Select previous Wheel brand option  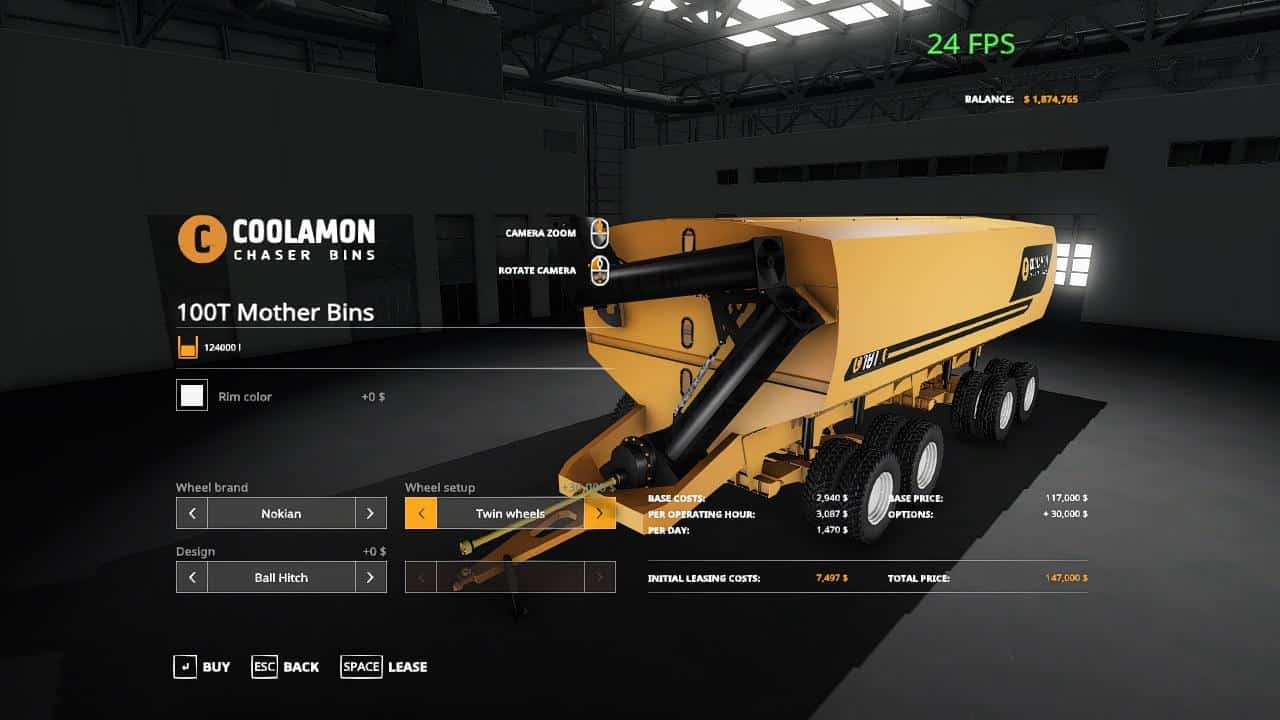point(192,514)
